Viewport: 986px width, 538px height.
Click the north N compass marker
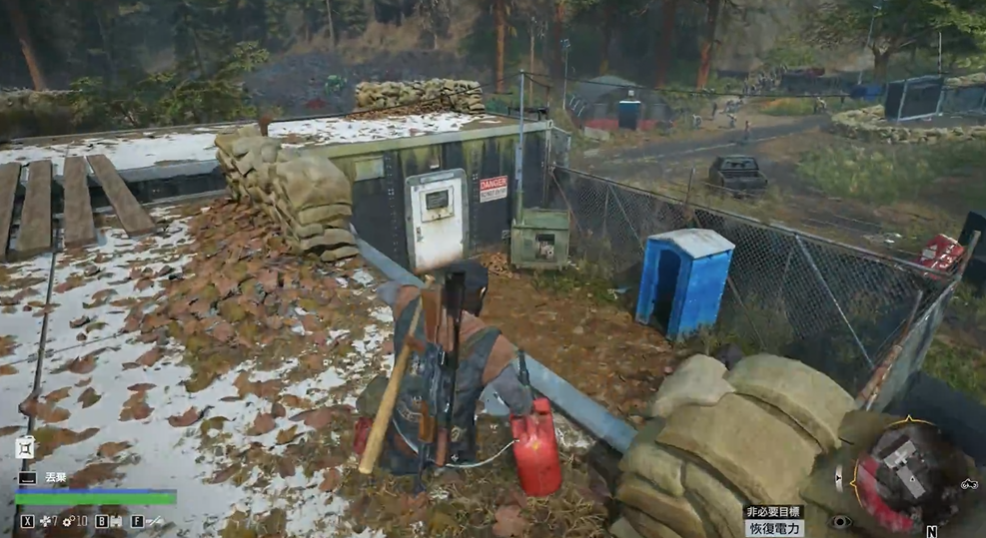coord(931,531)
